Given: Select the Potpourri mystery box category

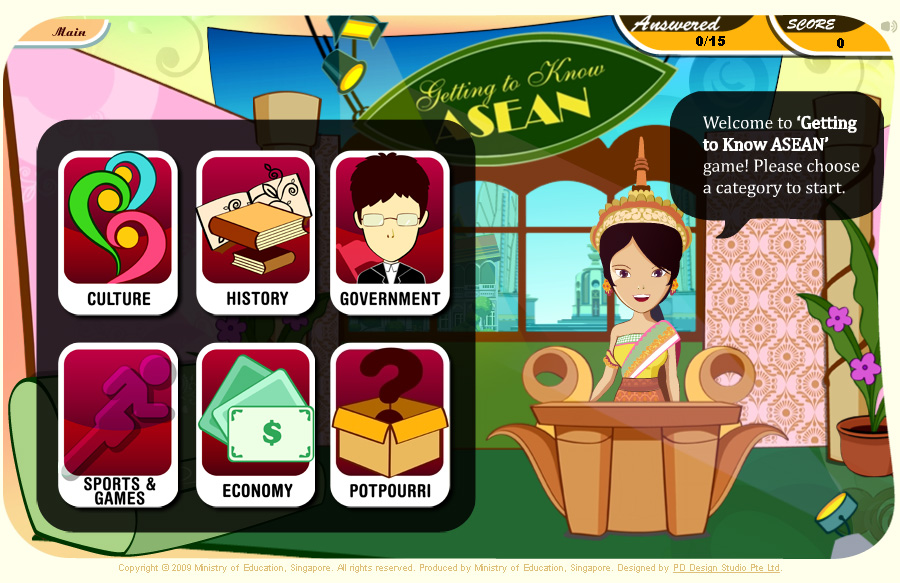Looking at the screenshot, I should click(390, 425).
